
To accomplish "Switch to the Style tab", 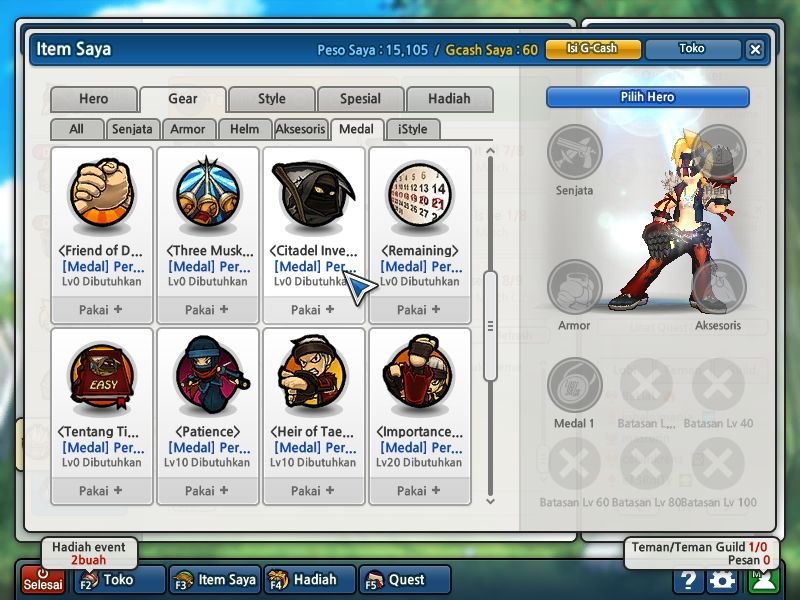I will [x=271, y=99].
